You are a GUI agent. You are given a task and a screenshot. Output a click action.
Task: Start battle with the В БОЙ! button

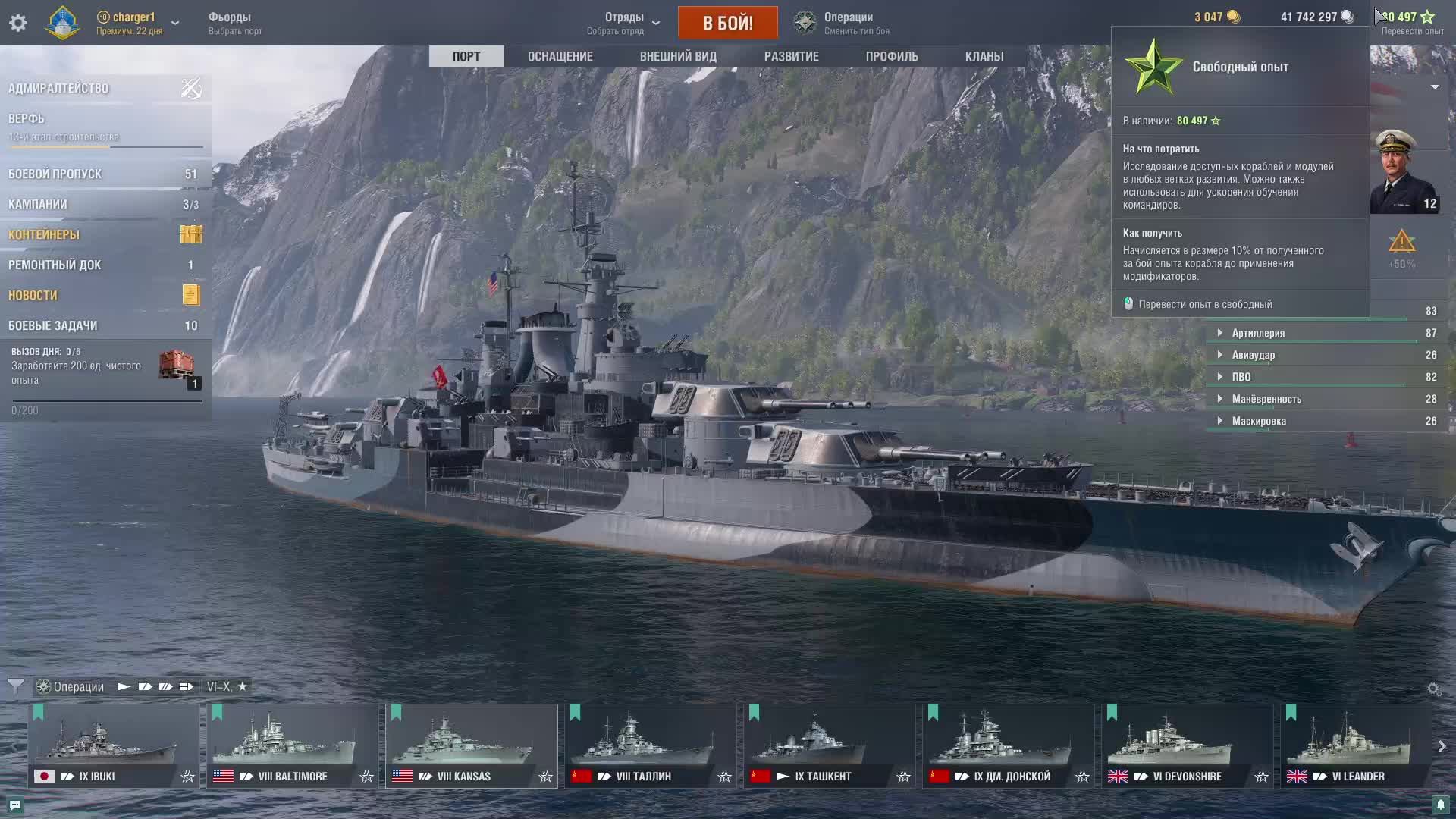(727, 23)
